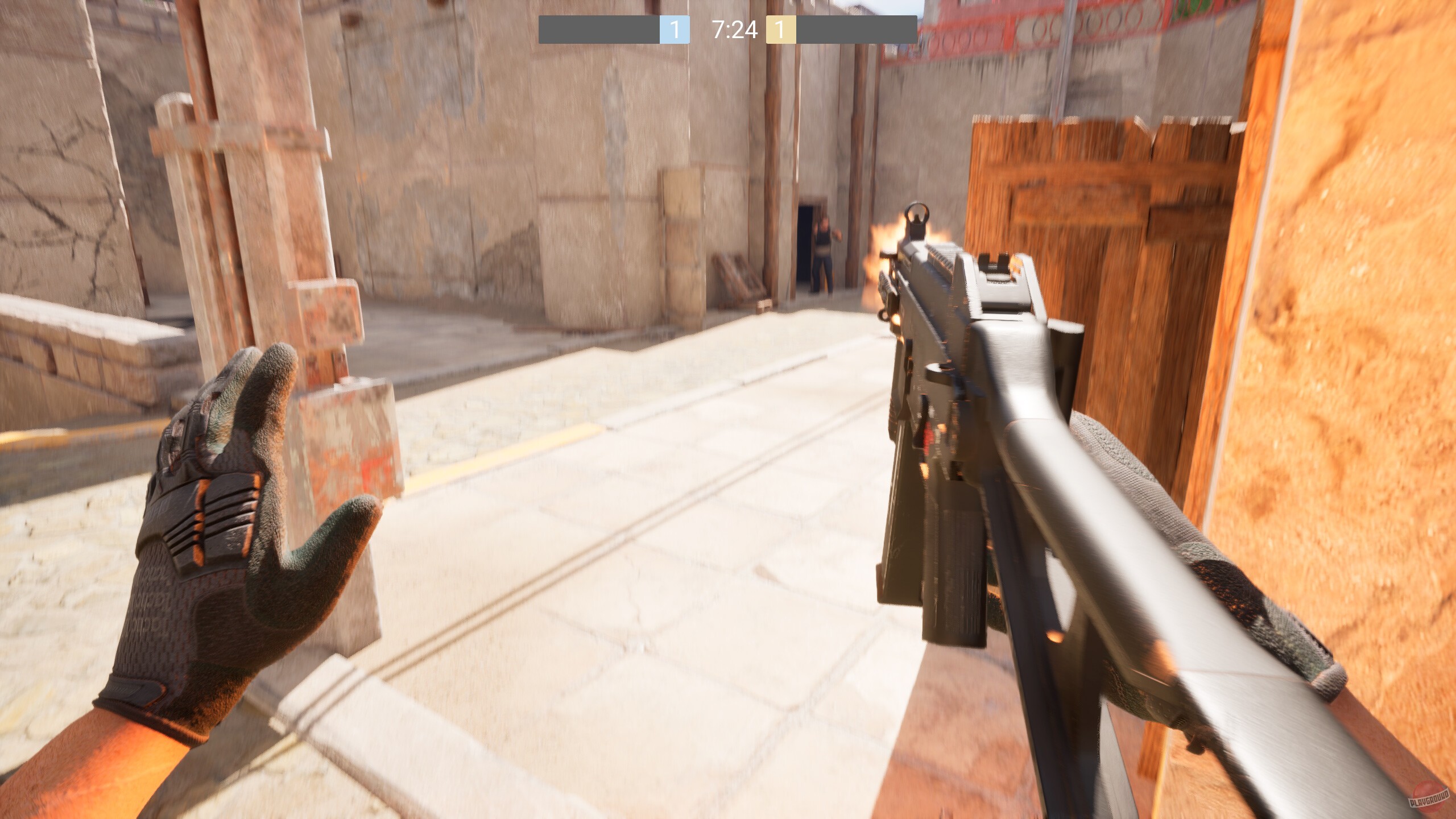Select the blue score tab in the HUD

tap(675, 30)
